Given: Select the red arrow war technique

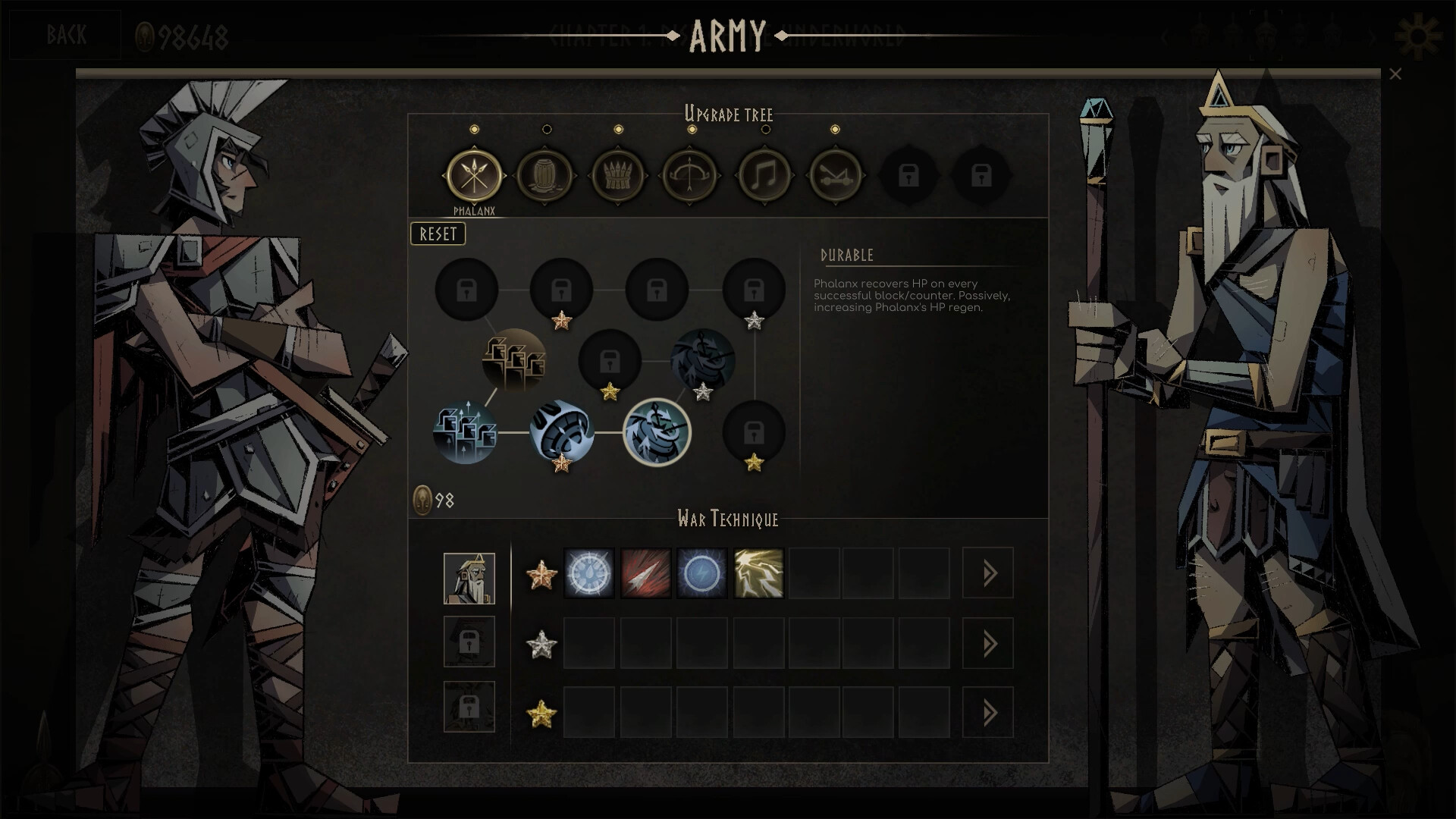Looking at the screenshot, I should point(646,573).
